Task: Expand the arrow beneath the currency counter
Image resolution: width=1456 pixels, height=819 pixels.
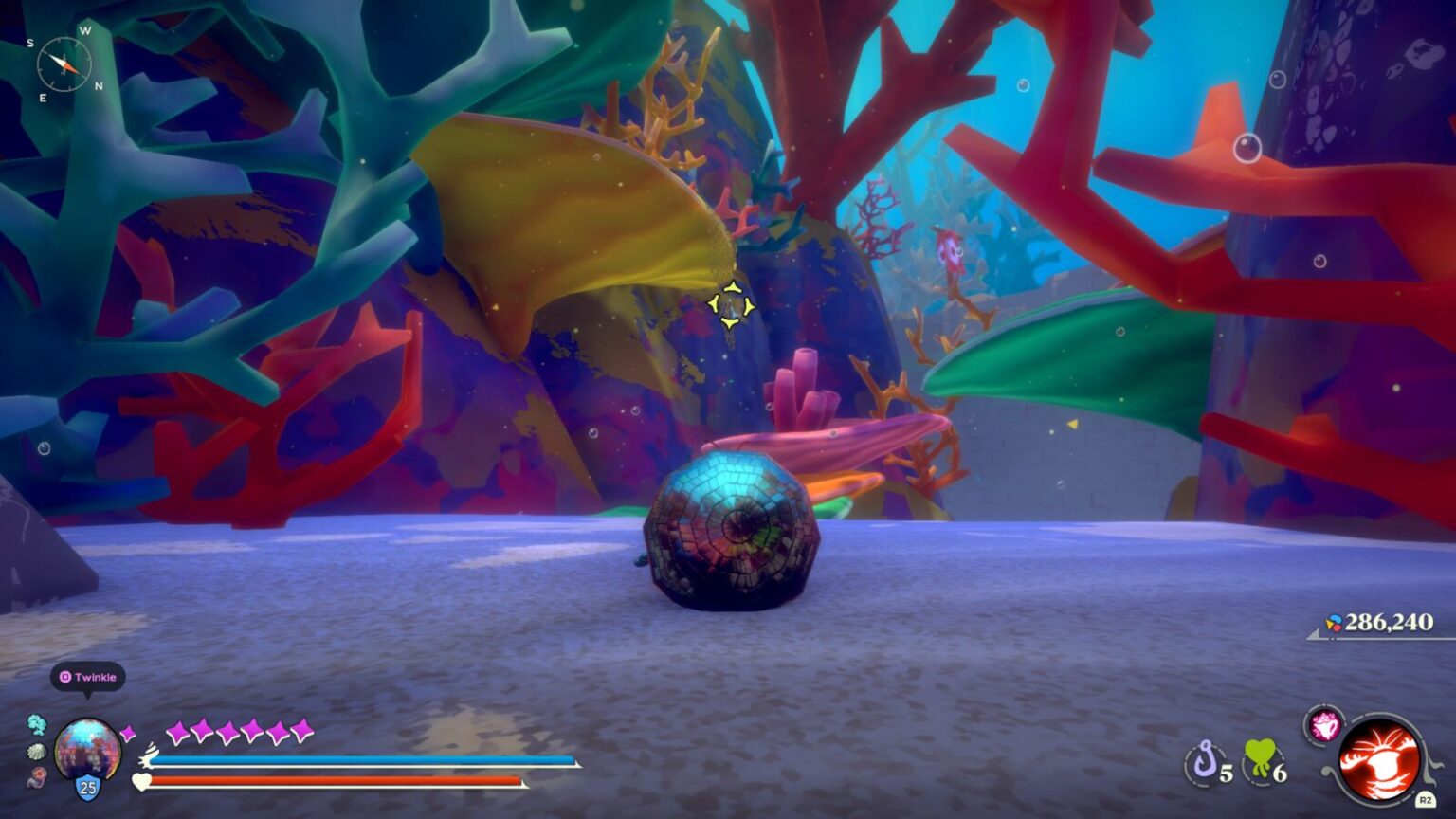Action: pos(1314,636)
